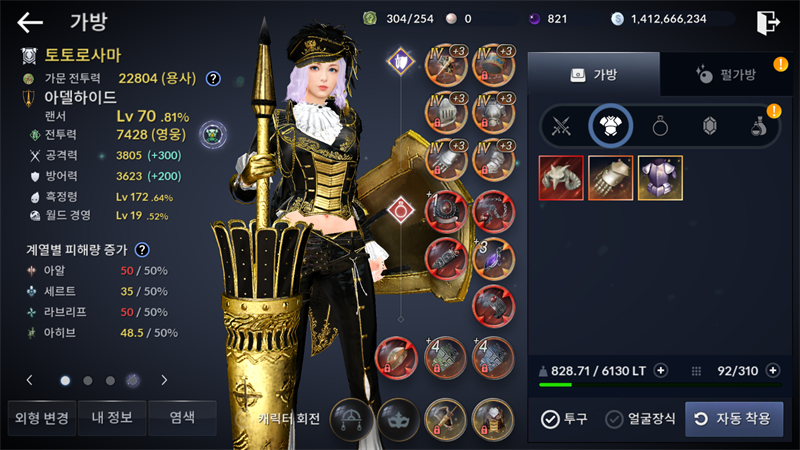Pick the purple chest armor item
Screen dimensions: 800x450
[660, 178]
